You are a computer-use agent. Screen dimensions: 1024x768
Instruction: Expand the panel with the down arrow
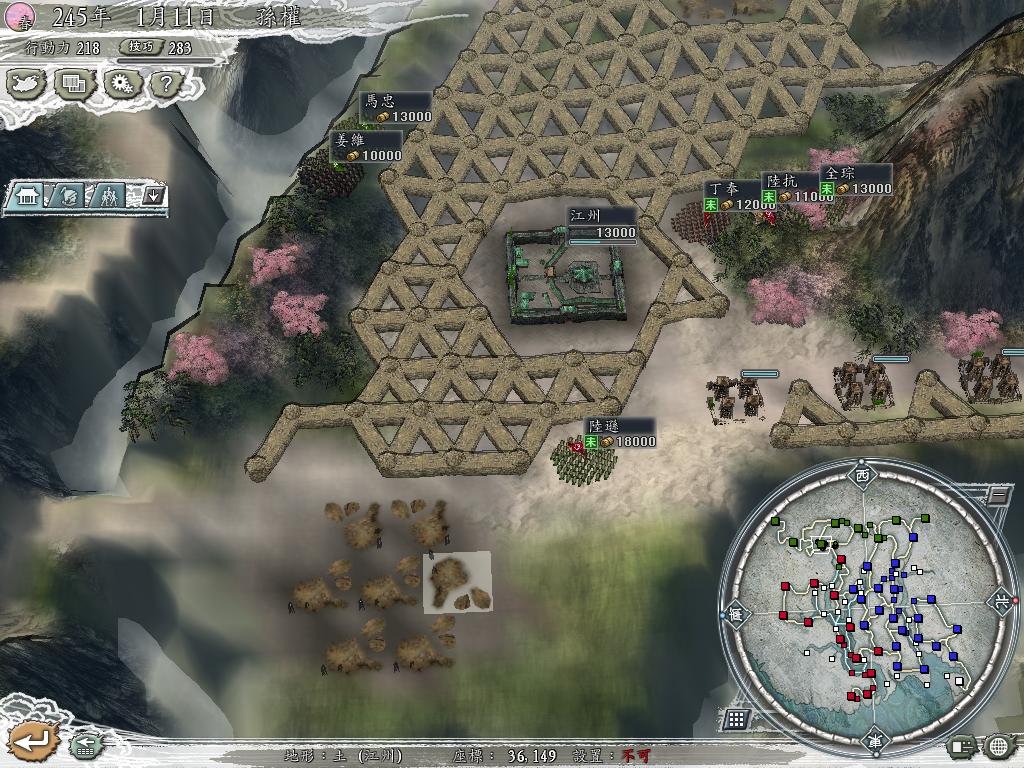(x=153, y=195)
